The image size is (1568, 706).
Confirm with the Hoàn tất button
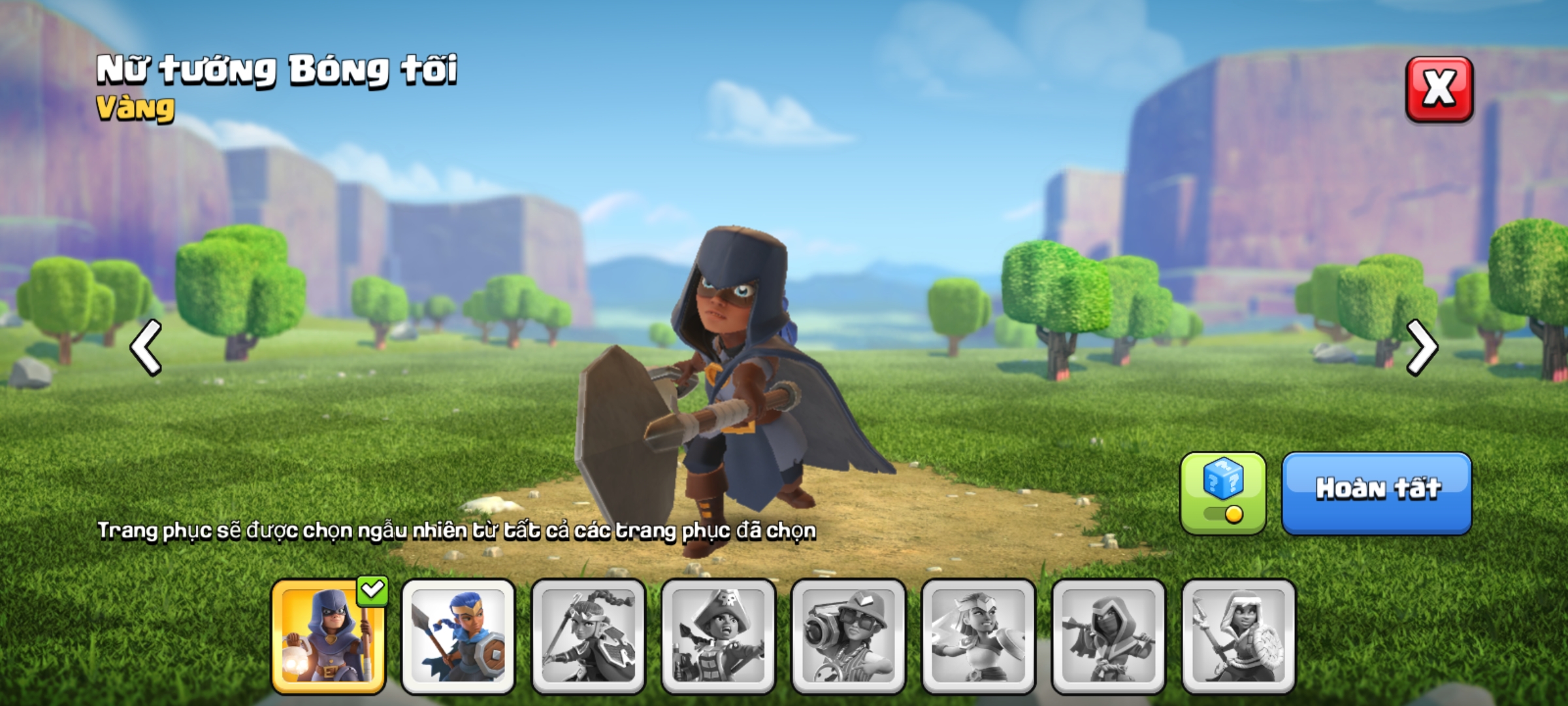tap(1377, 492)
